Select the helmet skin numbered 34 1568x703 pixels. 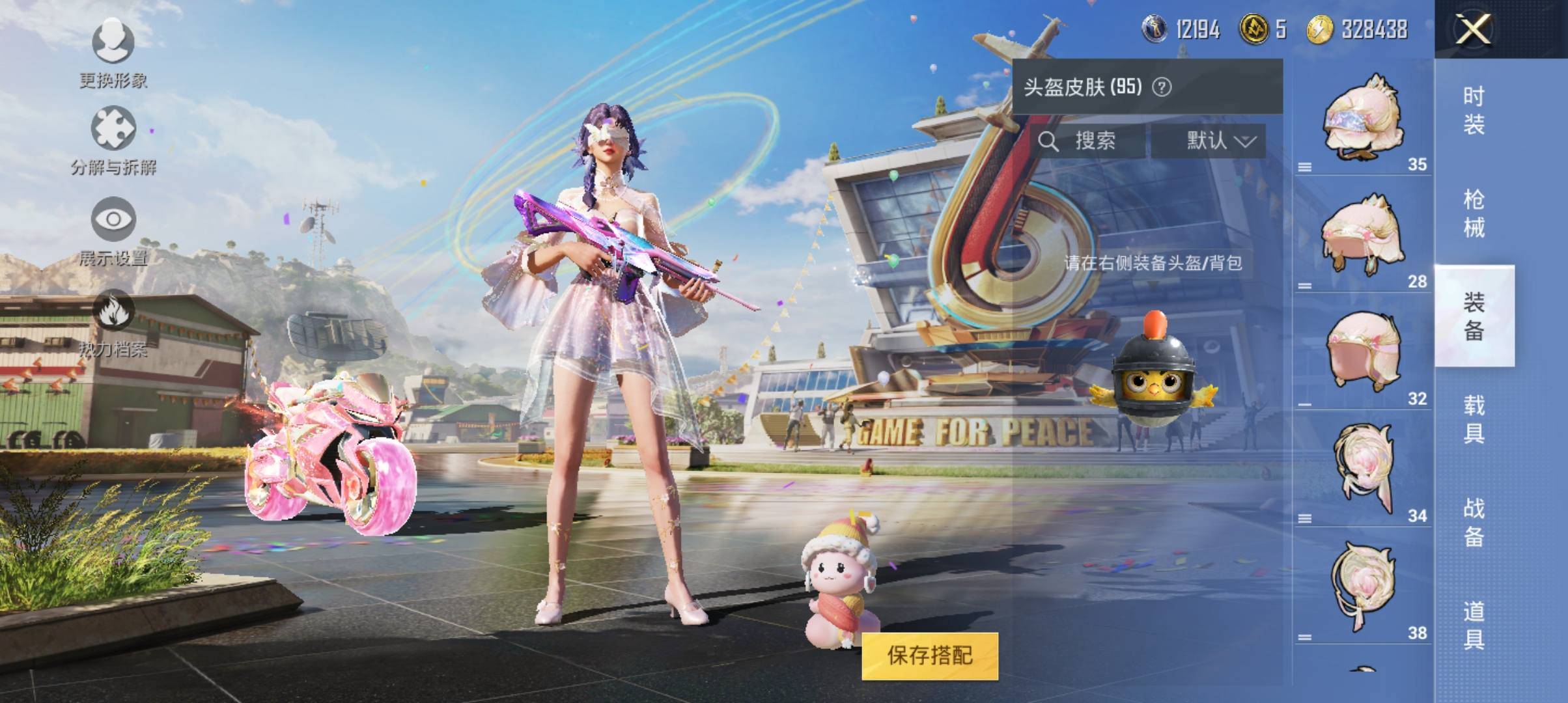(1363, 469)
